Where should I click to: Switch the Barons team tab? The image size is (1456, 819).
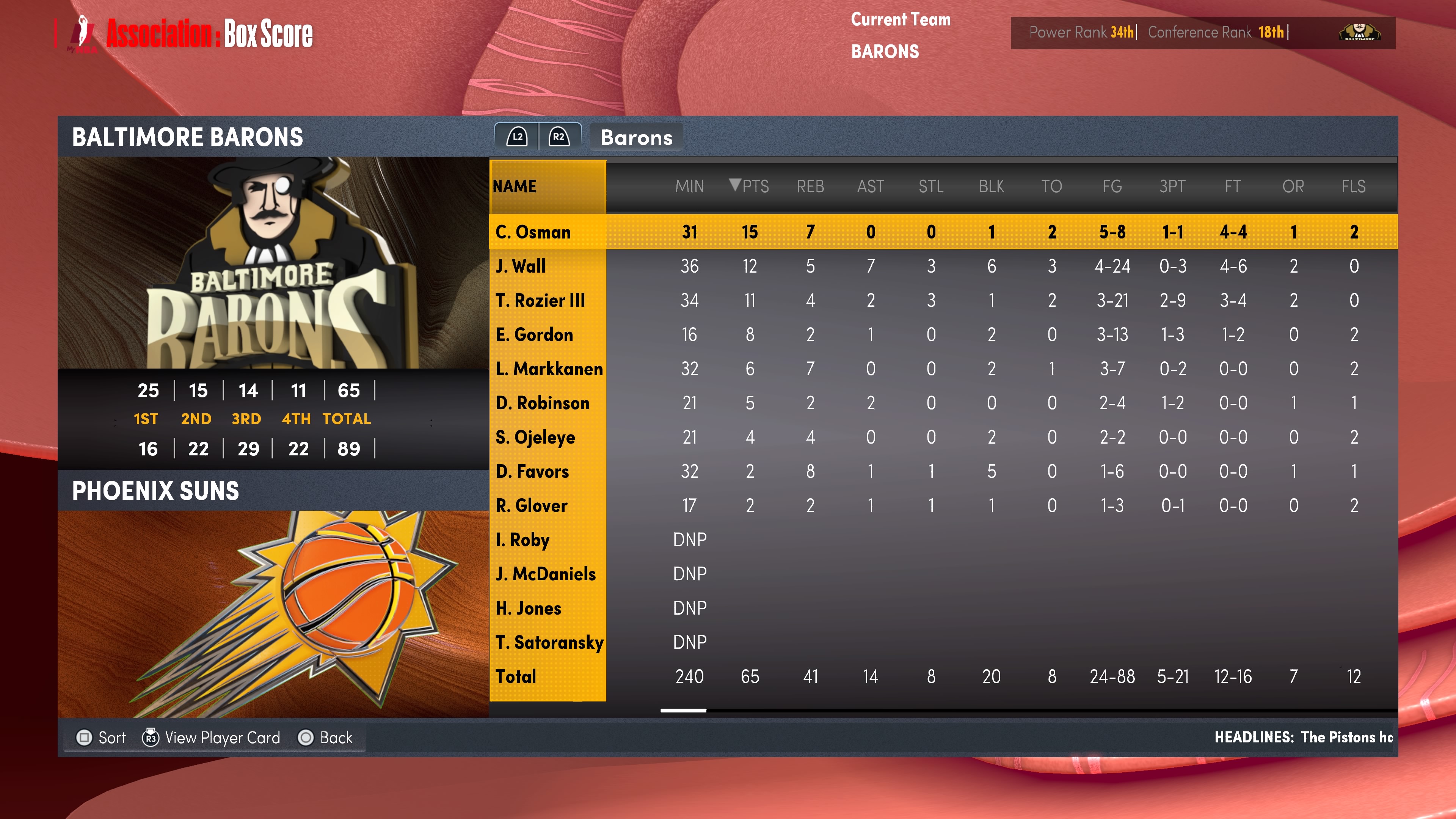636,137
